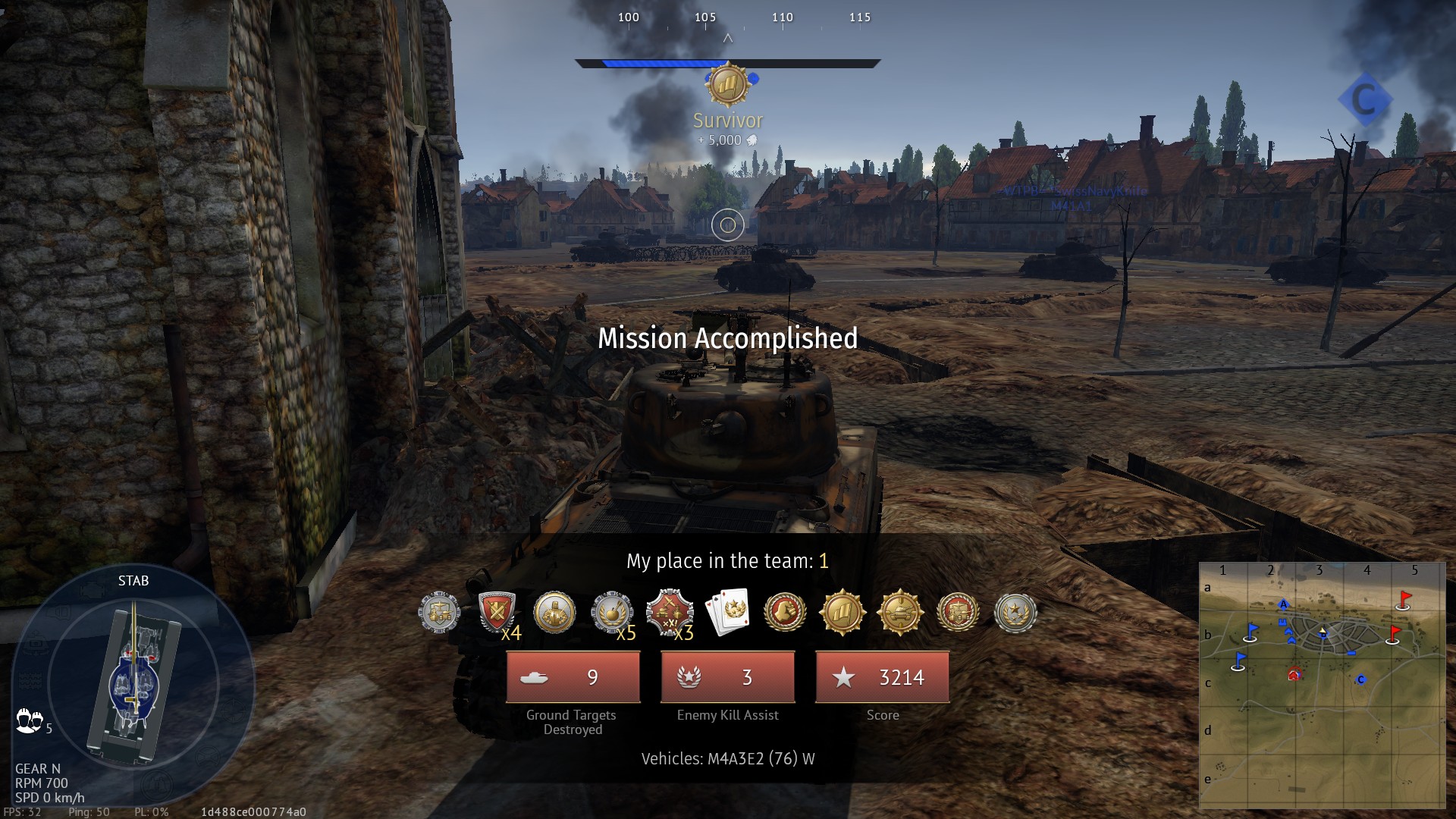Screen dimensions: 1456x819
Task: Click the gold tank star medal
Action: click(900, 612)
